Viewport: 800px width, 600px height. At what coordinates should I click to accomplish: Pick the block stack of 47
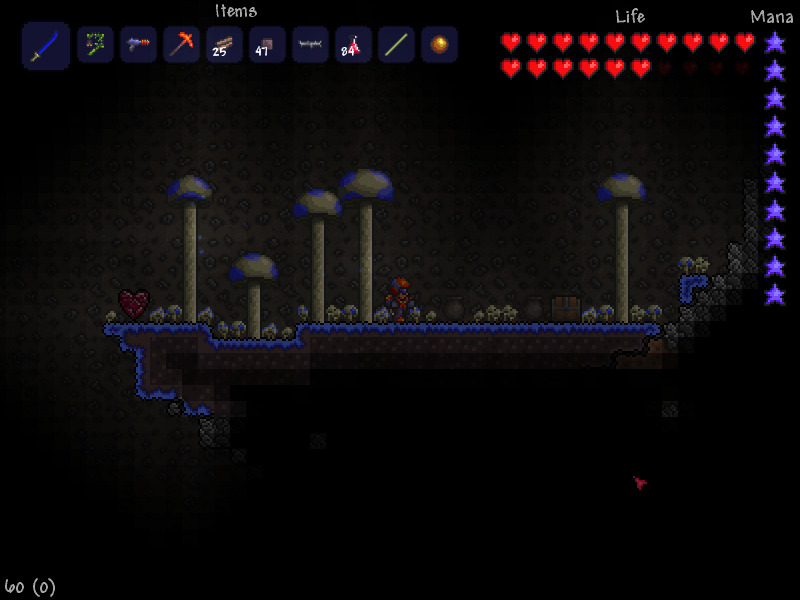pos(268,45)
